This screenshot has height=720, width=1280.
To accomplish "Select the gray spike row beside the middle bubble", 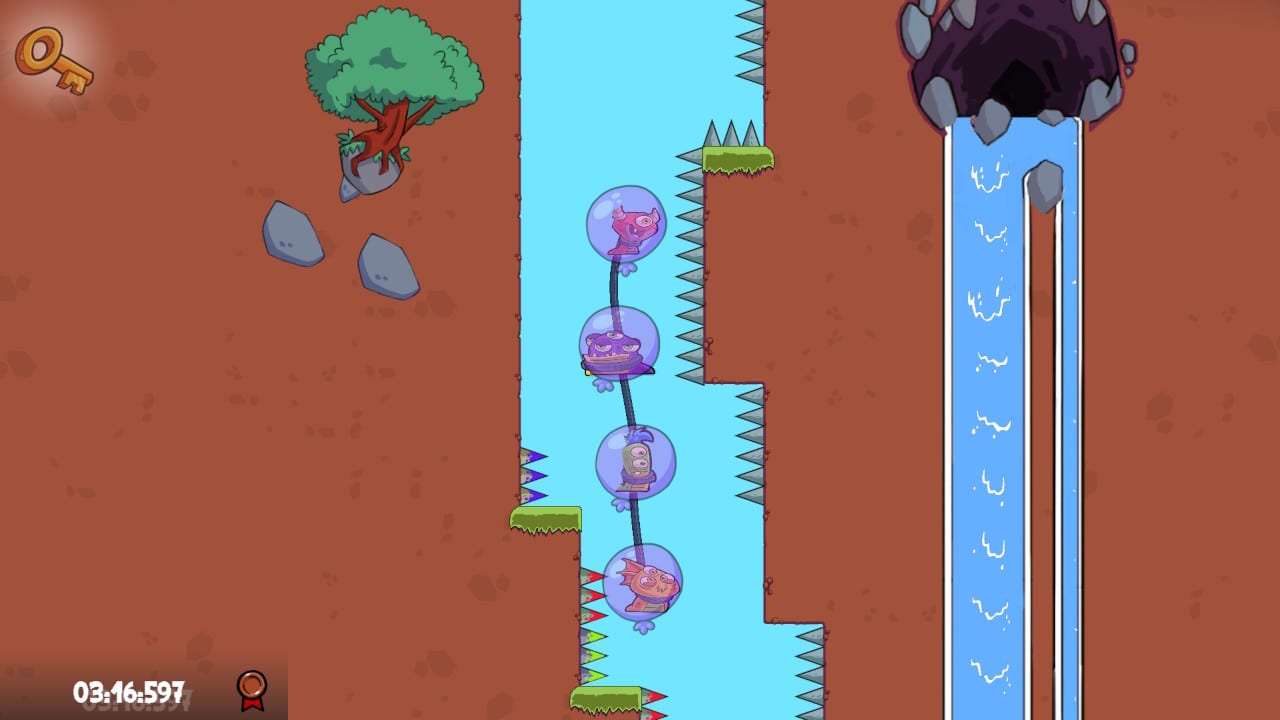I will [x=688, y=340].
